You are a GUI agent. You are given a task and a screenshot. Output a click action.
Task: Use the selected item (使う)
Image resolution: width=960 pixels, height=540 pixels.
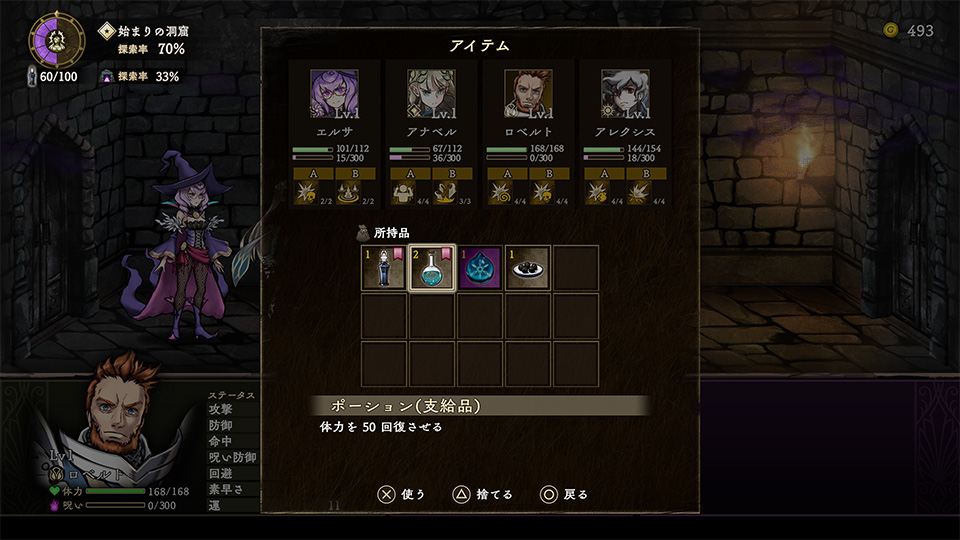[402, 494]
